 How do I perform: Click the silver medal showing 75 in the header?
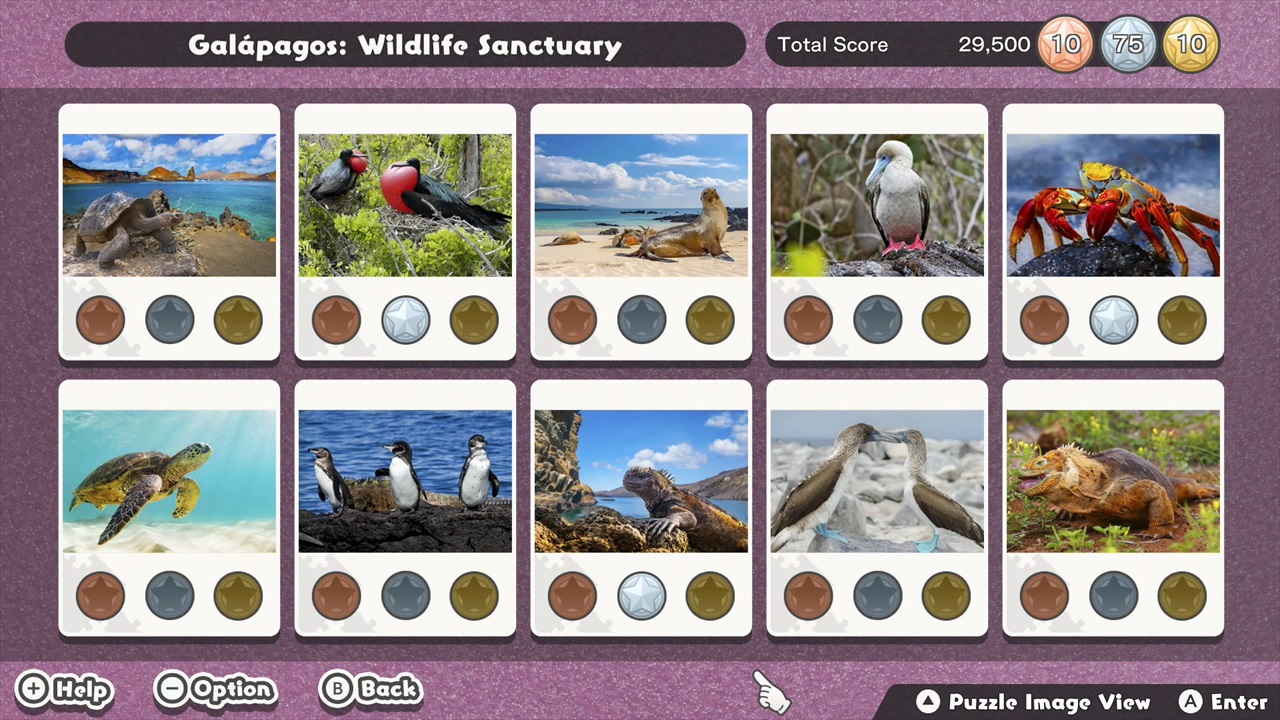click(x=1128, y=44)
